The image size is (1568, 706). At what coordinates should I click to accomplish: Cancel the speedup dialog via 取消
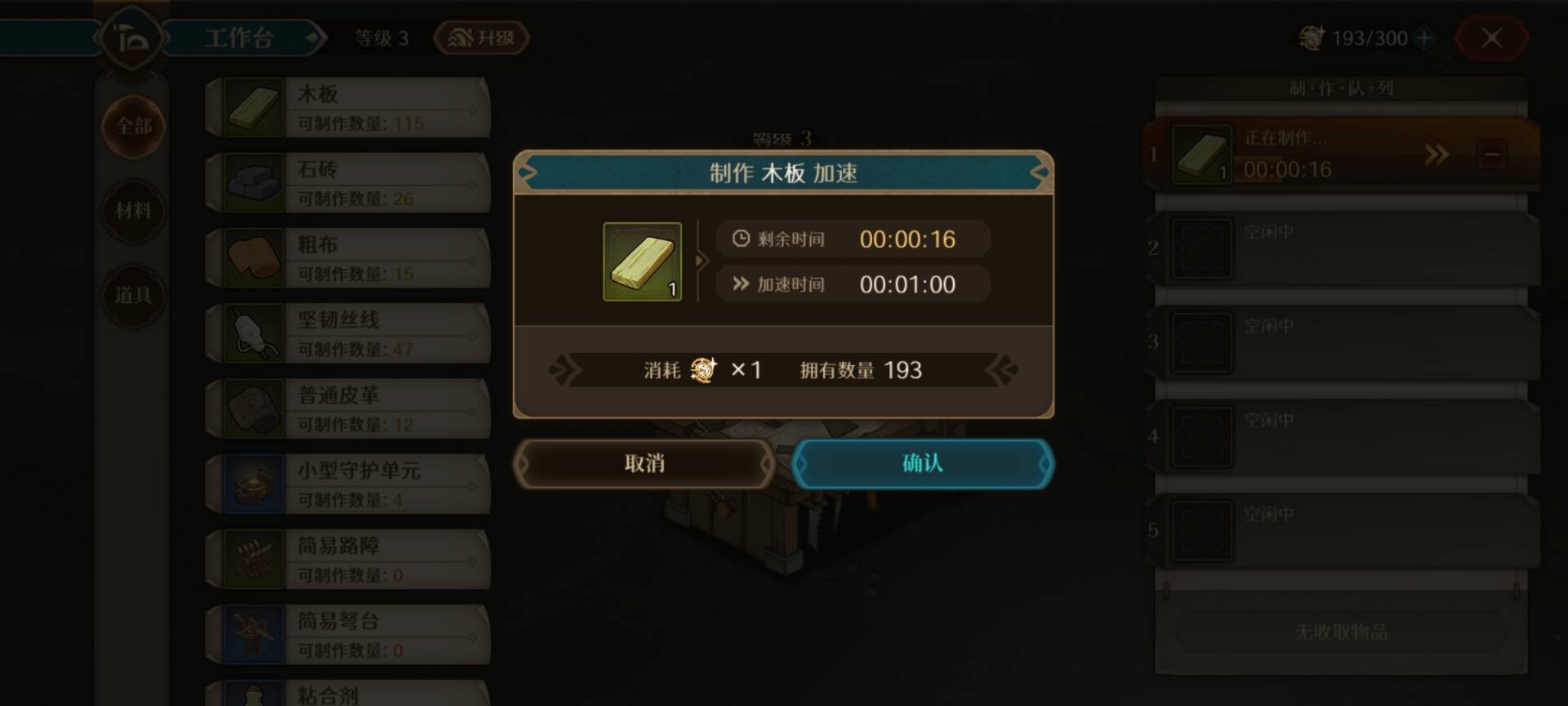point(644,463)
